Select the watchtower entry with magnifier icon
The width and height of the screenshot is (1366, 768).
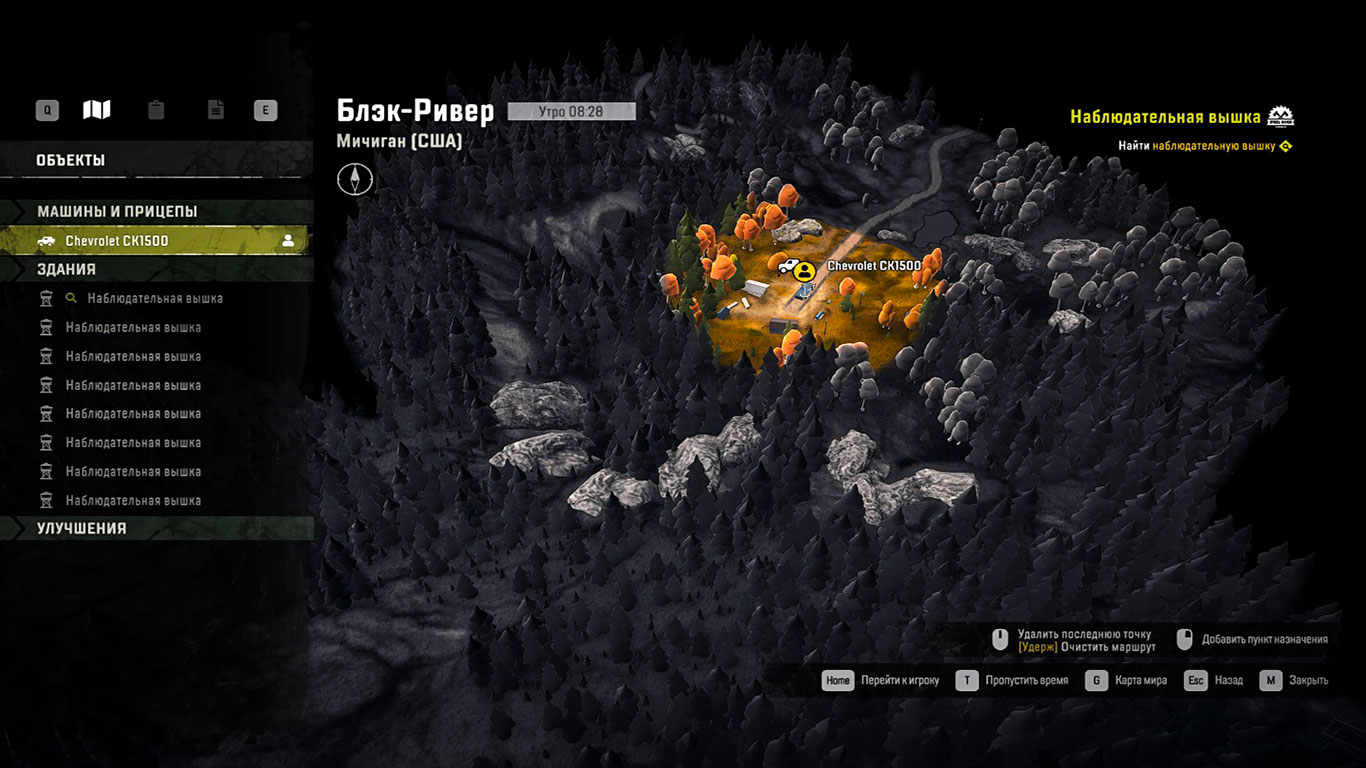coord(154,298)
